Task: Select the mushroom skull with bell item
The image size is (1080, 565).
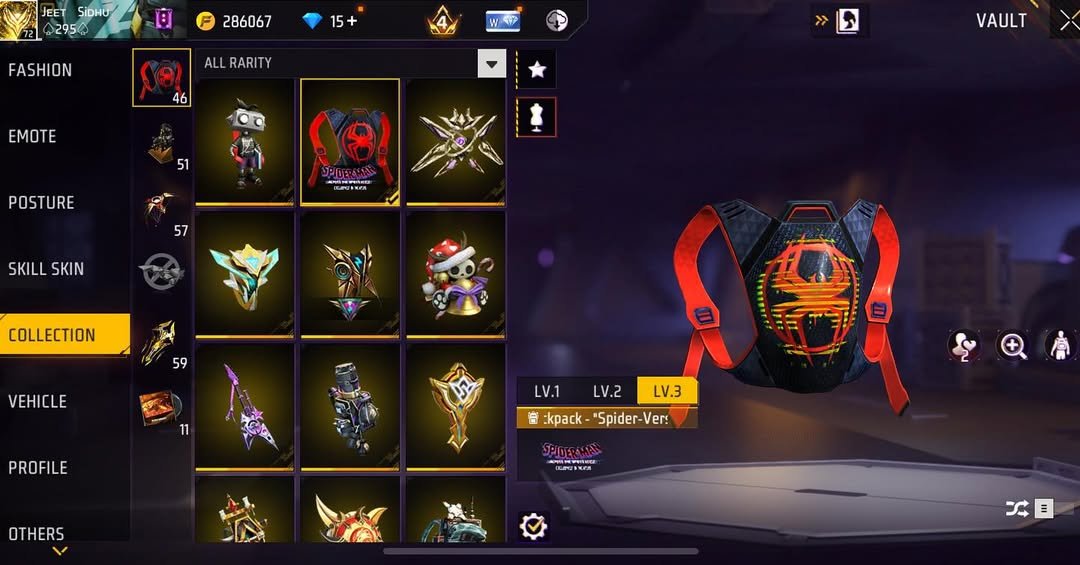Action: point(455,273)
